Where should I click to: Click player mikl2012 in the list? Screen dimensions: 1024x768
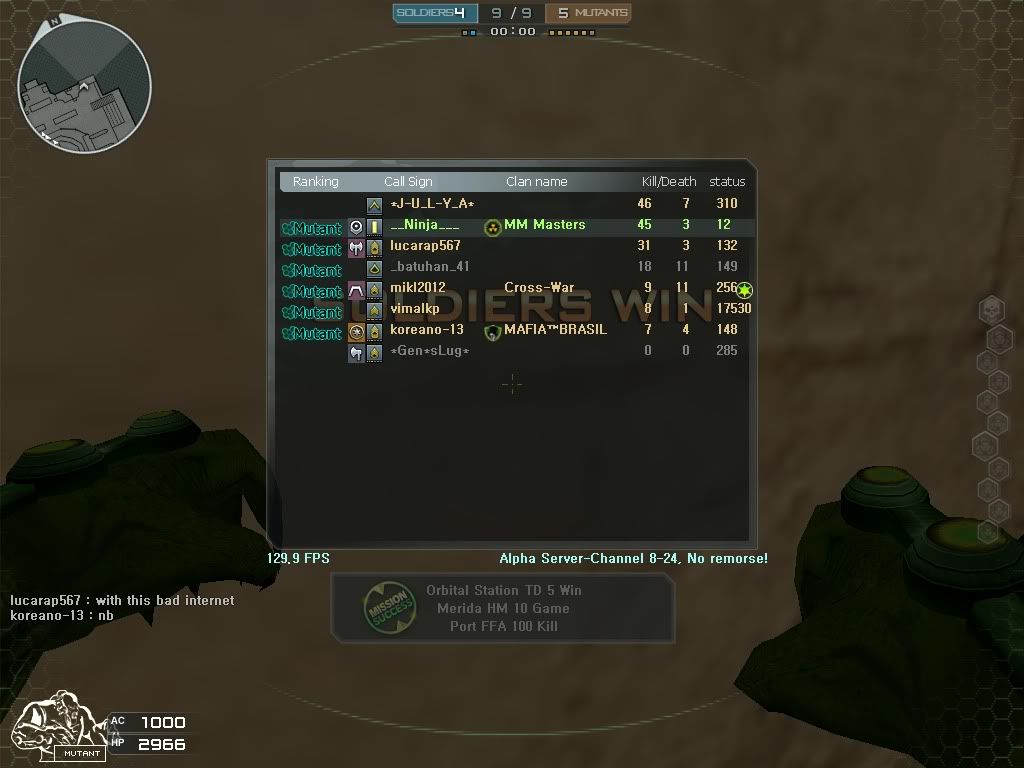coord(417,288)
